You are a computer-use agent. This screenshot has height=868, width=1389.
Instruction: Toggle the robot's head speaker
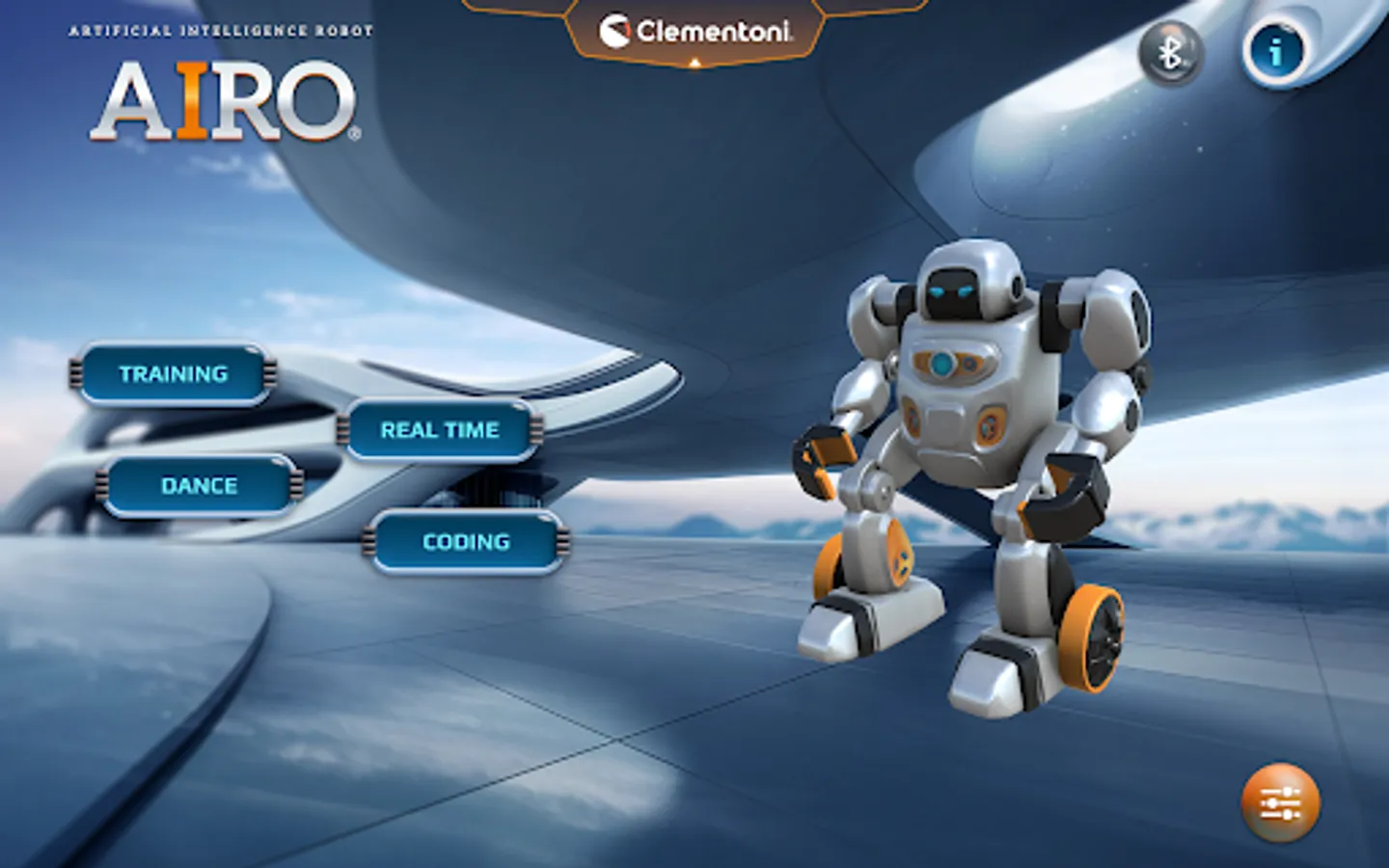(x=1016, y=285)
